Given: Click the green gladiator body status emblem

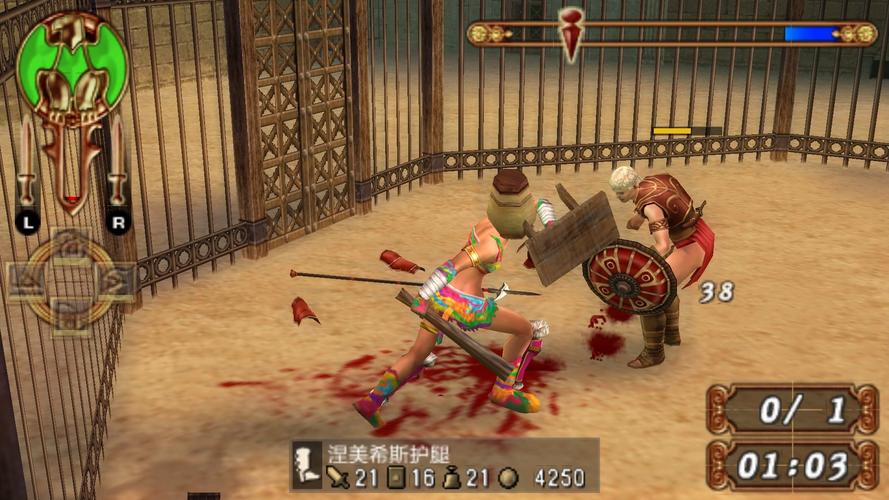Looking at the screenshot, I should [x=72, y=68].
